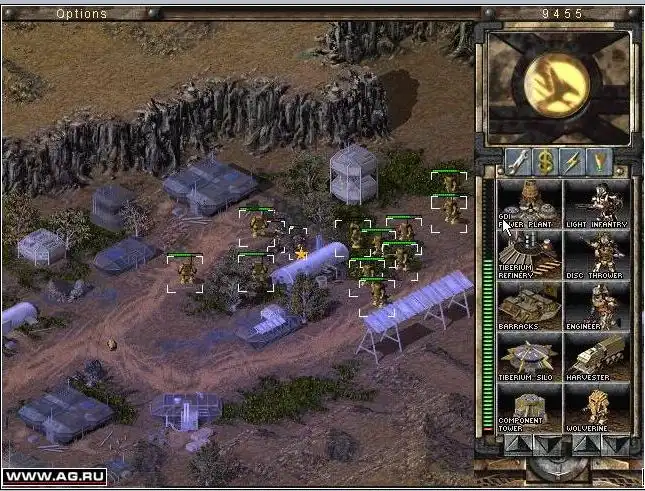Construct a Tiberium Silo
This screenshot has height=491, width=645.
click(x=529, y=358)
